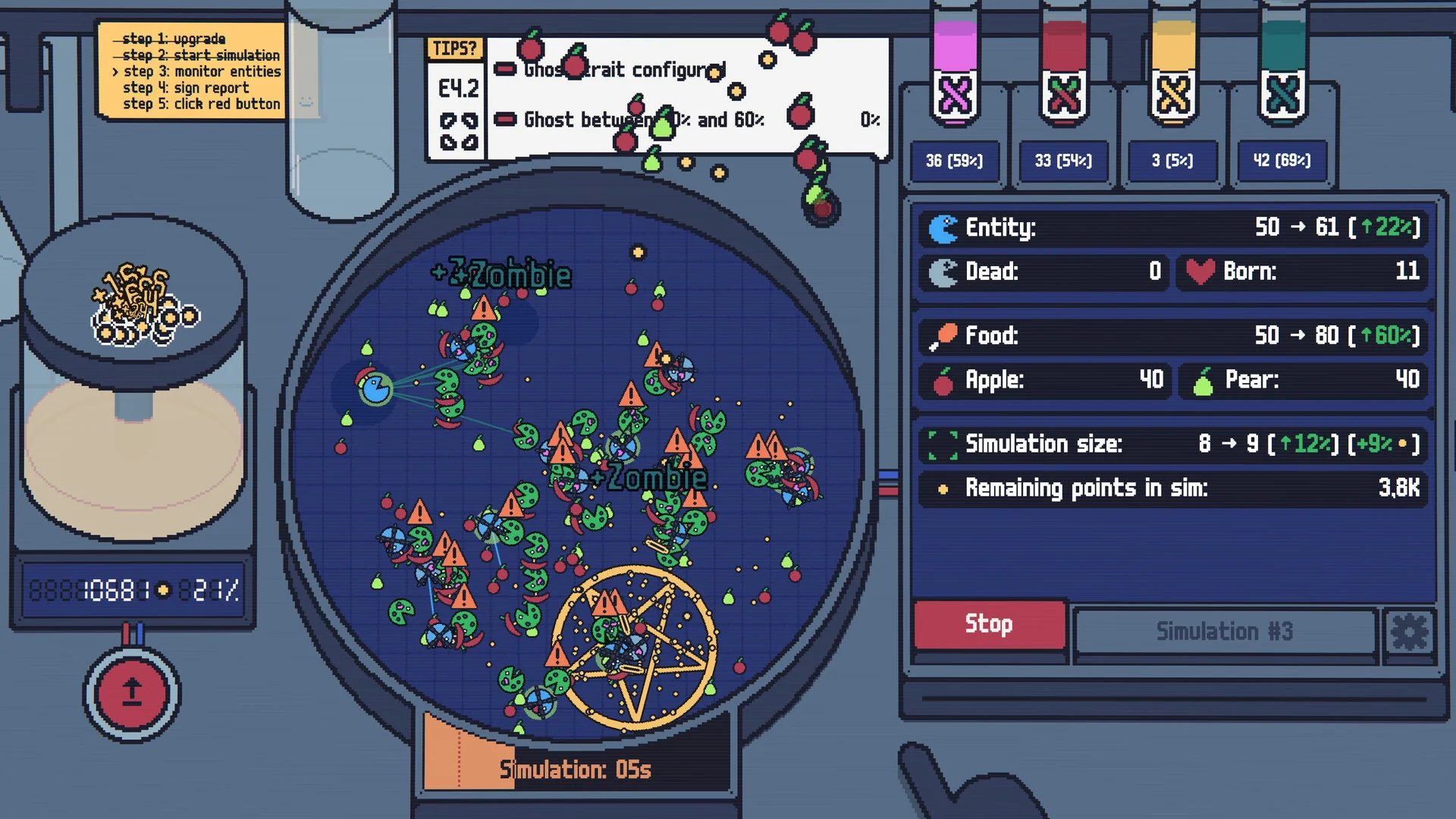
Task: Stop the running simulation
Action: click(989, 624)
